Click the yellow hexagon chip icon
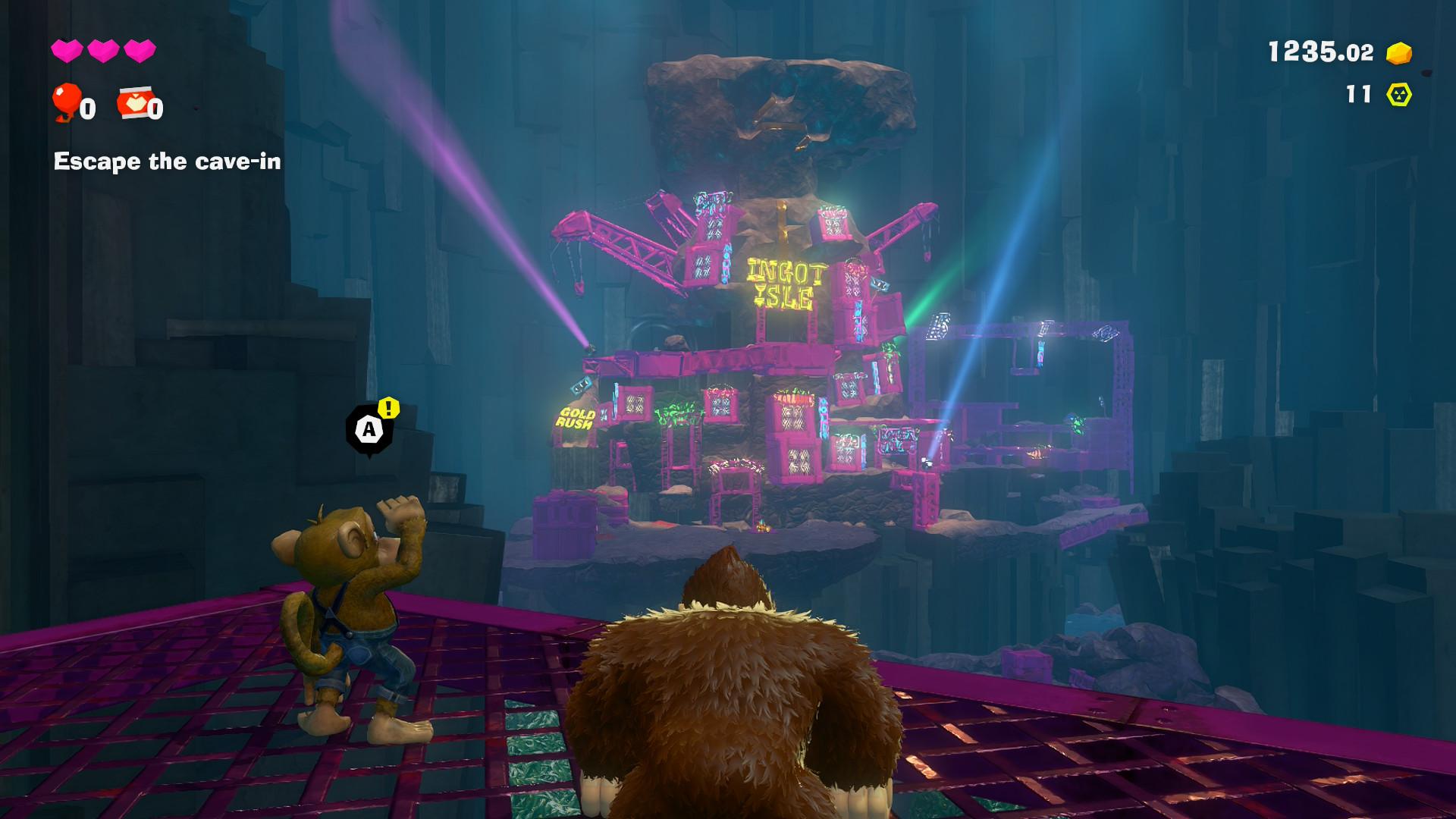The image size is (1456, 819). point(1398,95)
